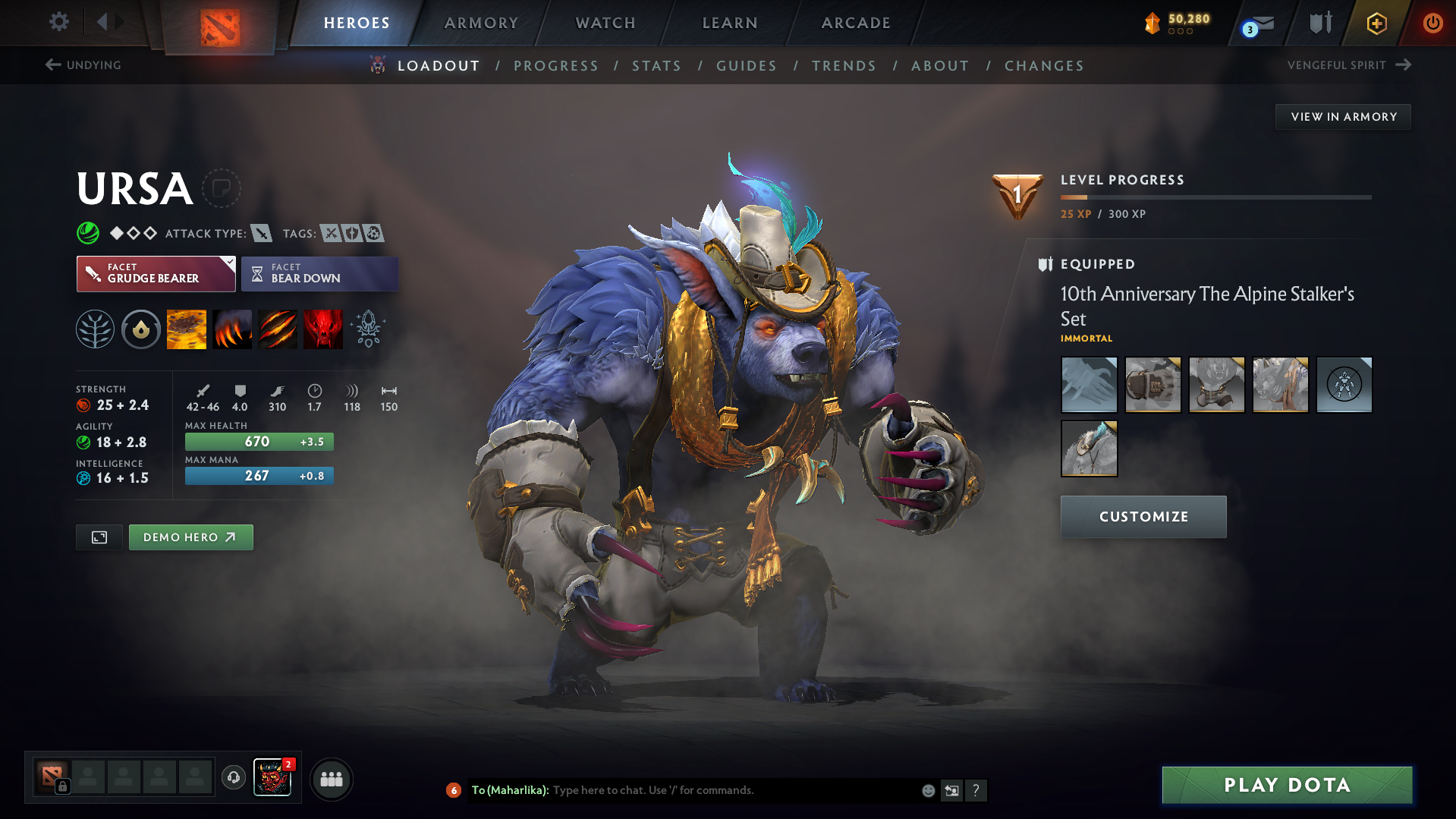
Task: Open the Armory menu
Action: click(481, 23)
